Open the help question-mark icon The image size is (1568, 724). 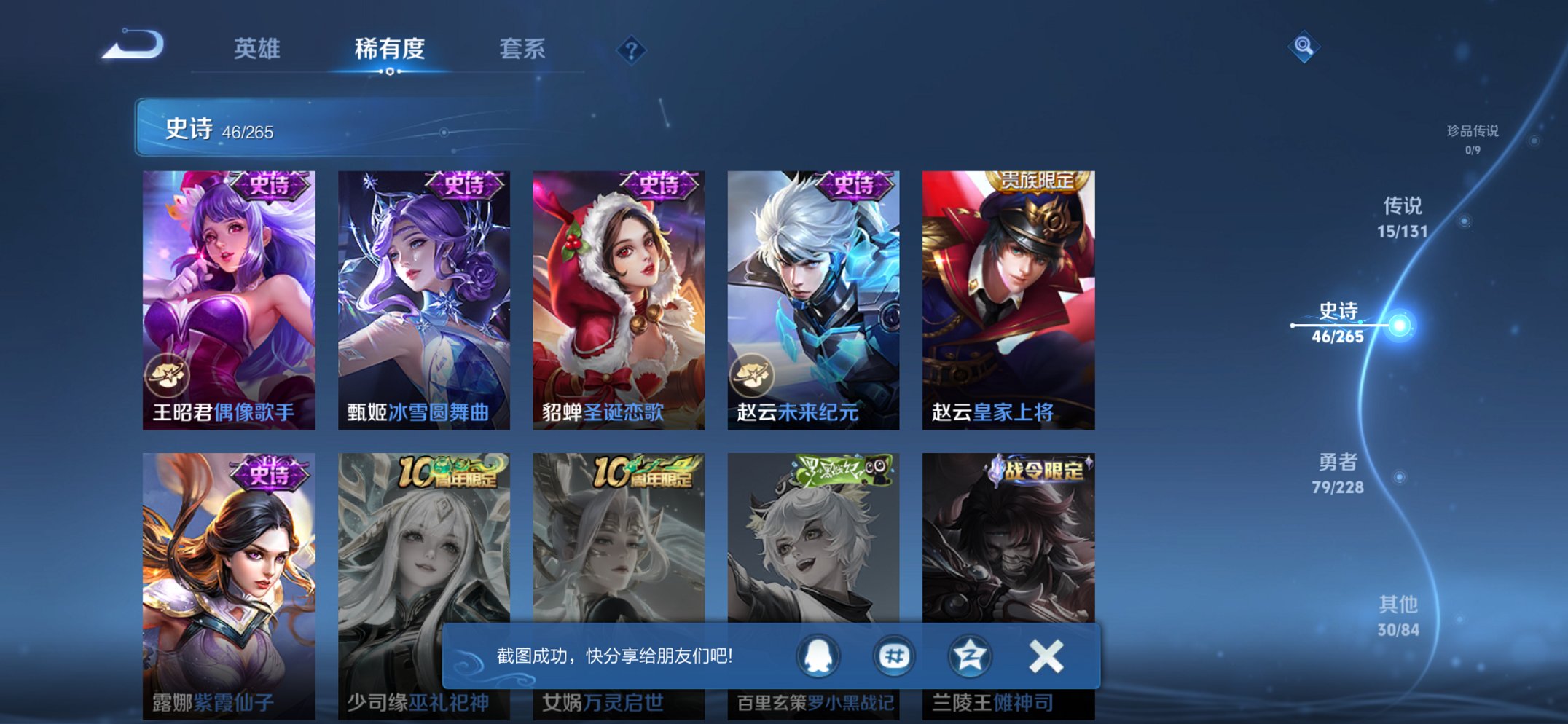(x=633, y=48)
